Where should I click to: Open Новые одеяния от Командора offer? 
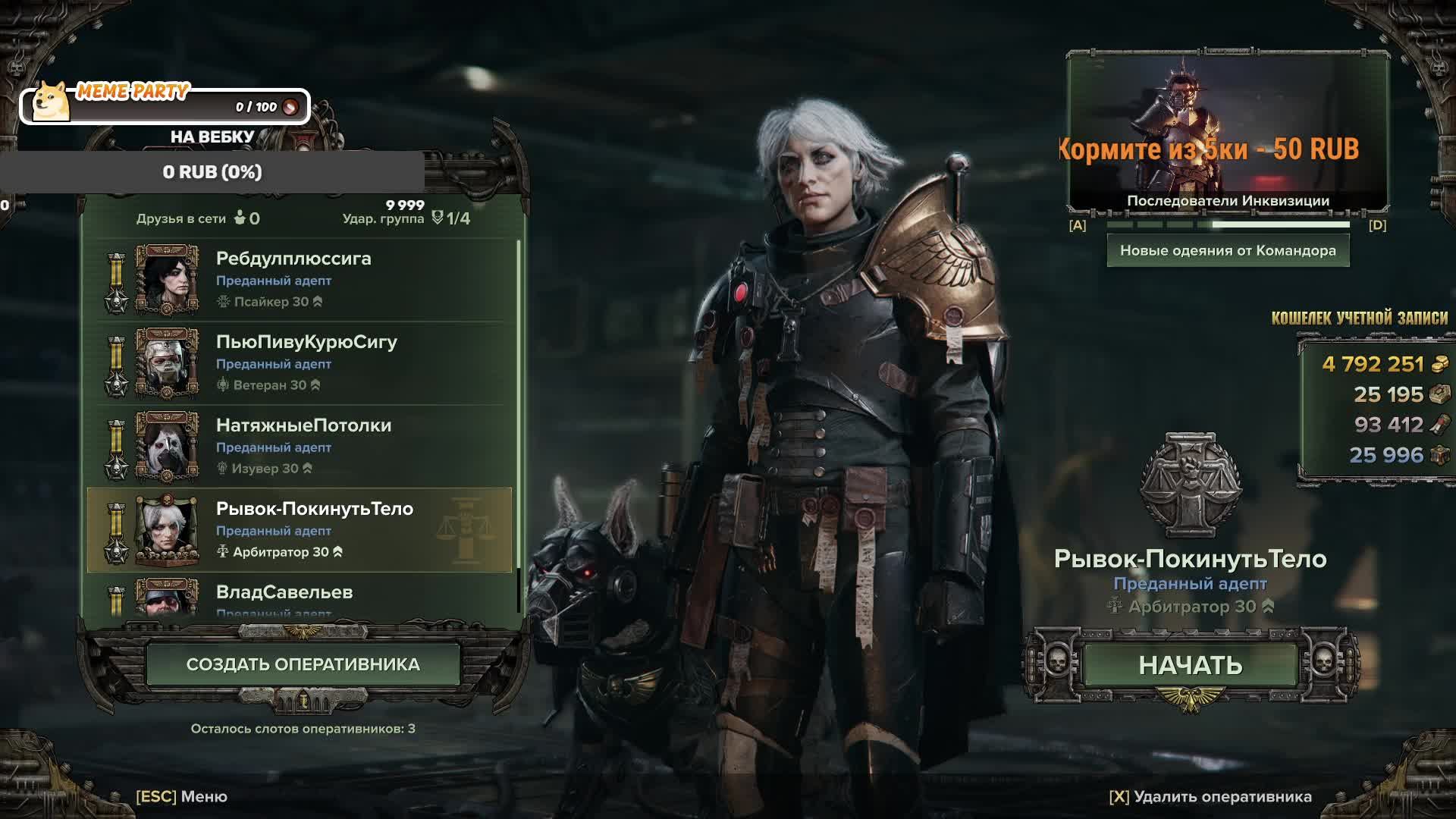(1228, 251)
